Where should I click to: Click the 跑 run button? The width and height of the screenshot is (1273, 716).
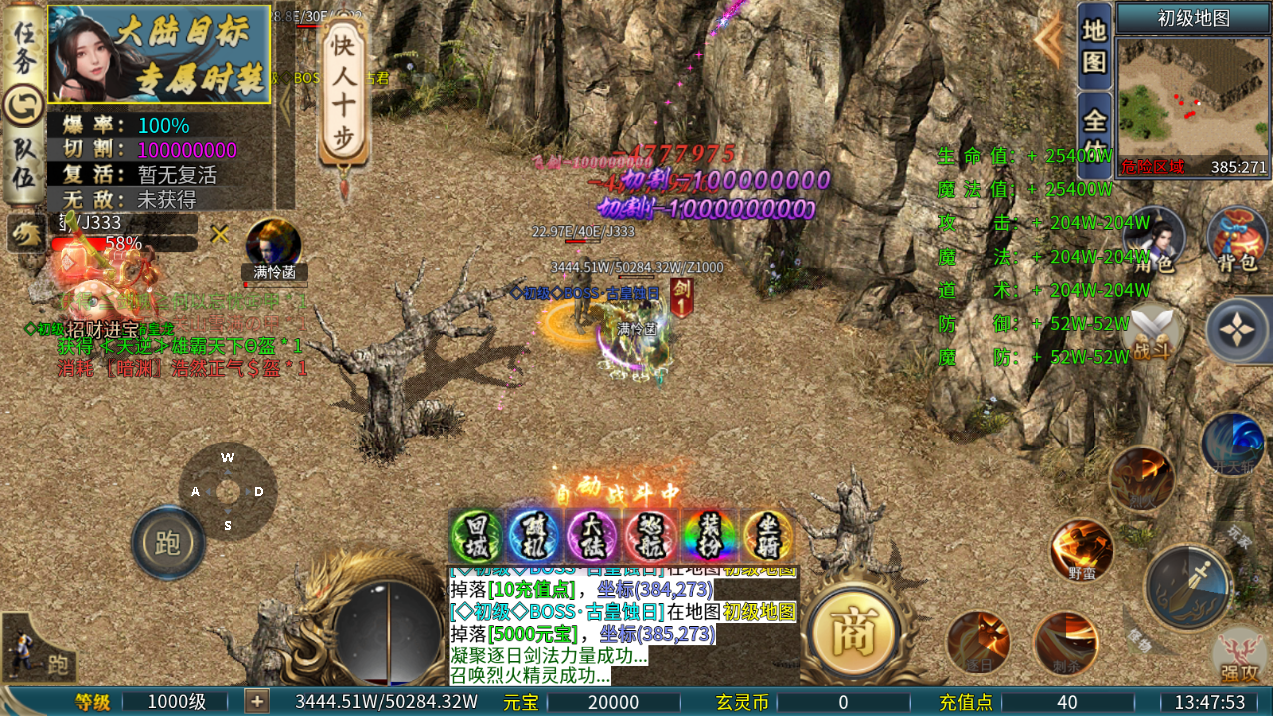pyautogui.click(x=168, y=543)
